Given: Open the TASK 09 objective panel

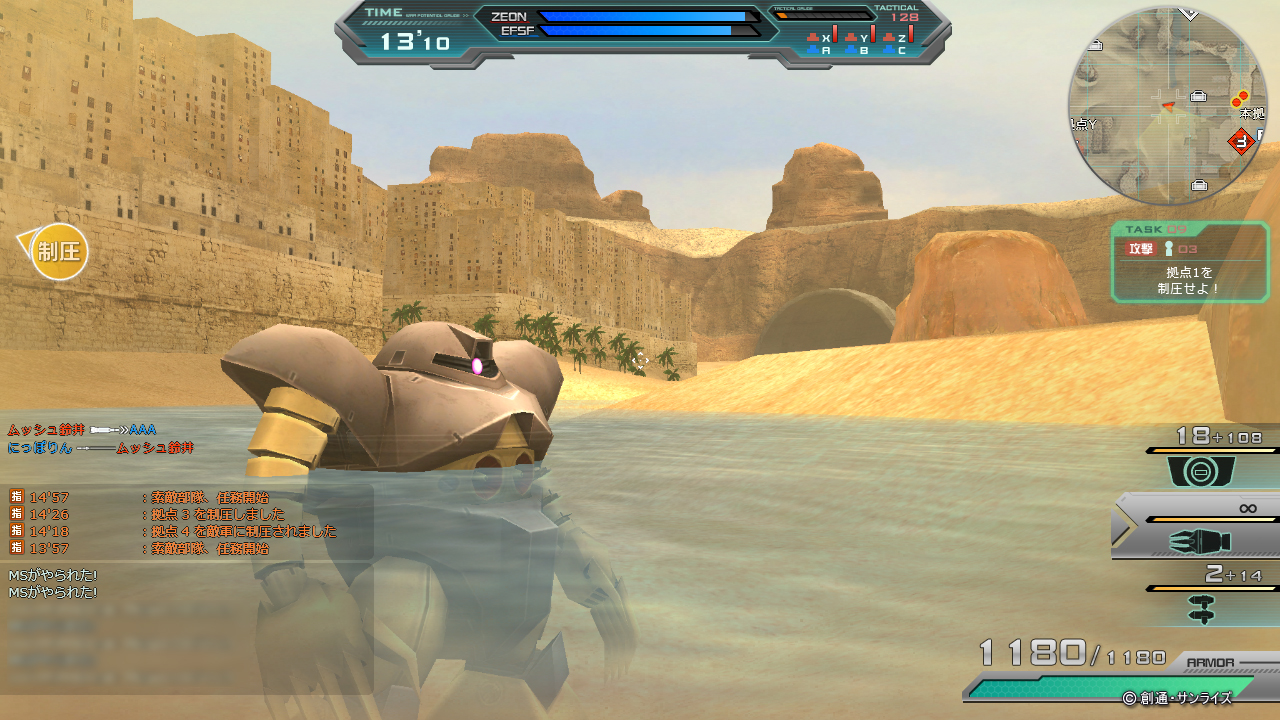Looking at the screenshot, I should coord(1189,262).
